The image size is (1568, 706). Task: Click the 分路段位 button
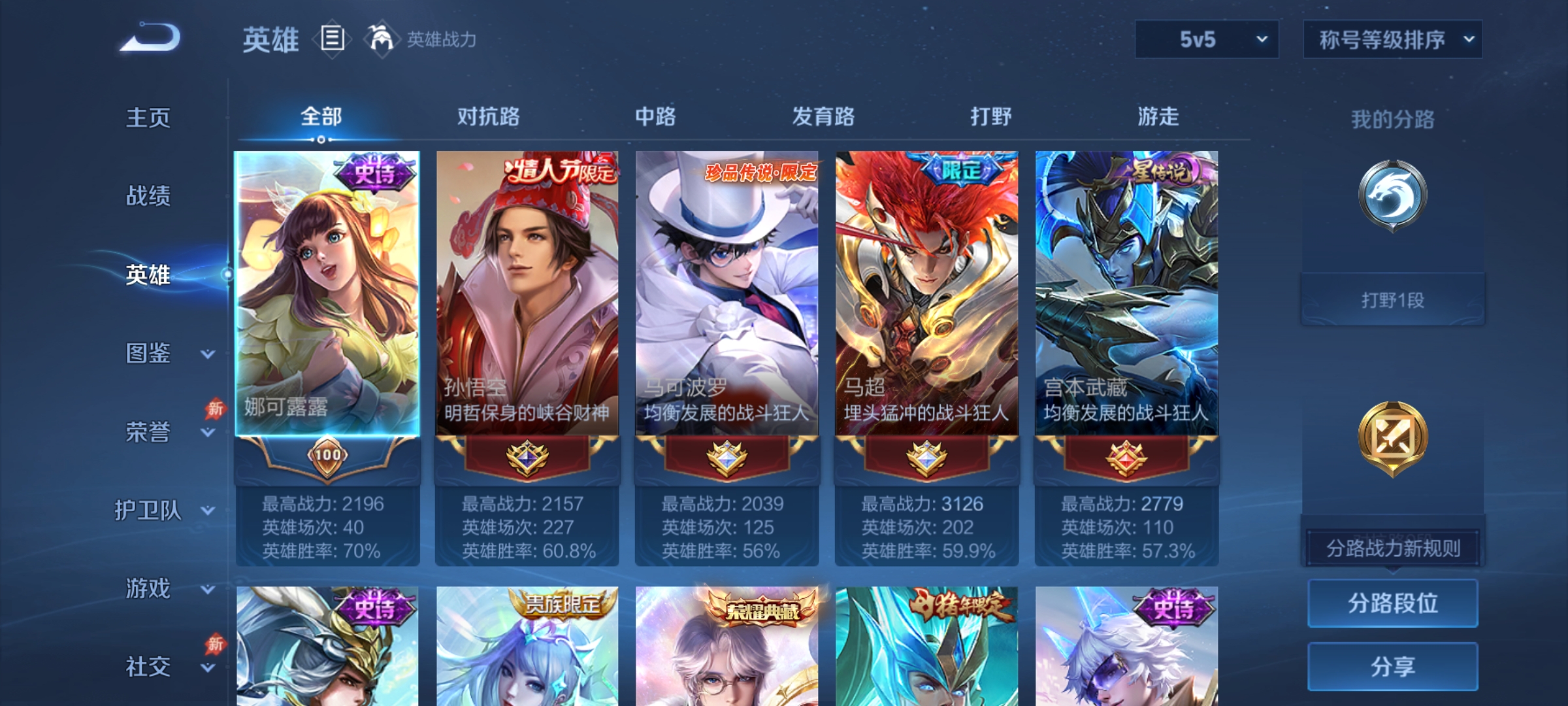pyautogui.click(x=1392, y=603)
